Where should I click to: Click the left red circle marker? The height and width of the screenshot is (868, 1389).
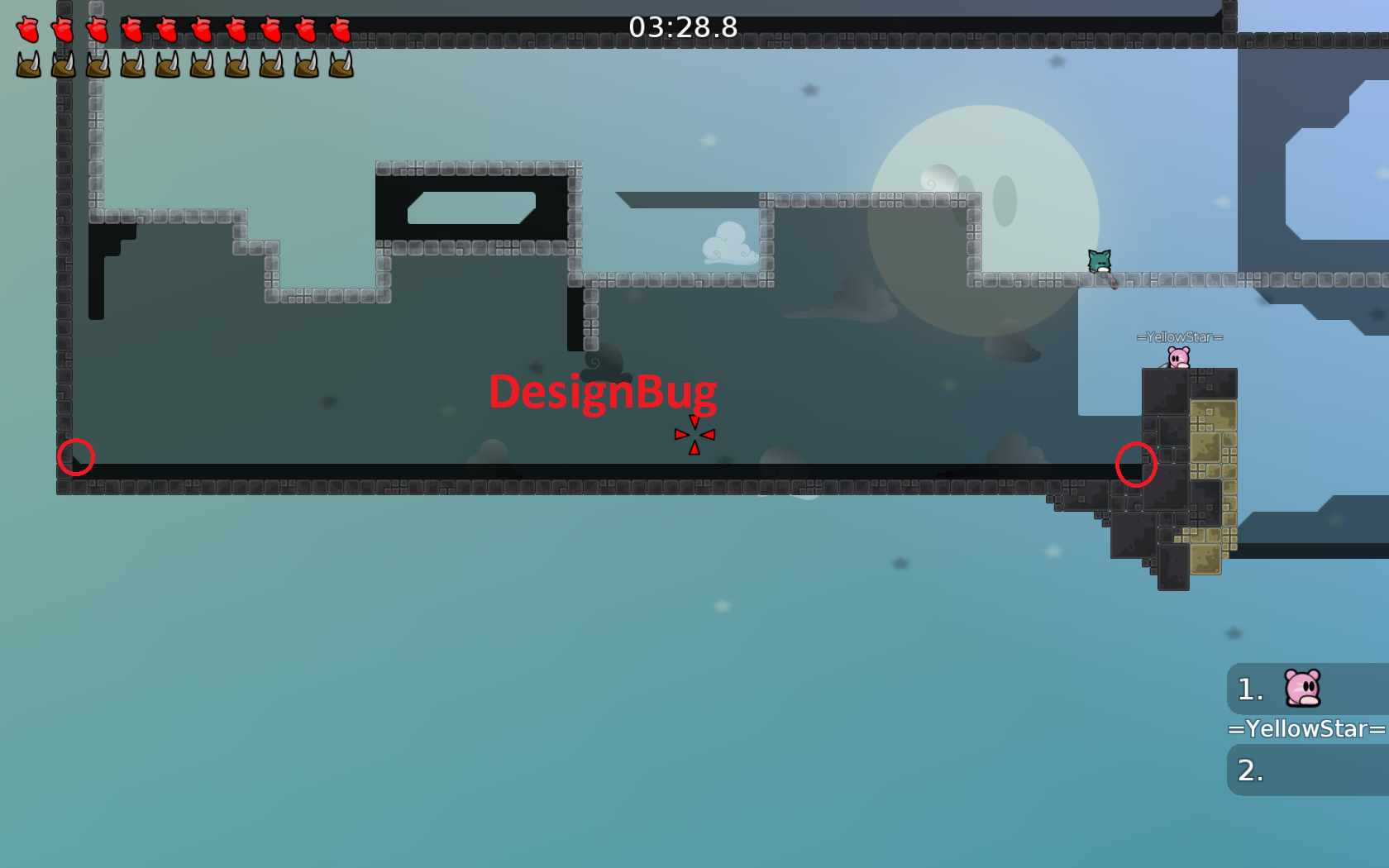(x=75, y=459)
